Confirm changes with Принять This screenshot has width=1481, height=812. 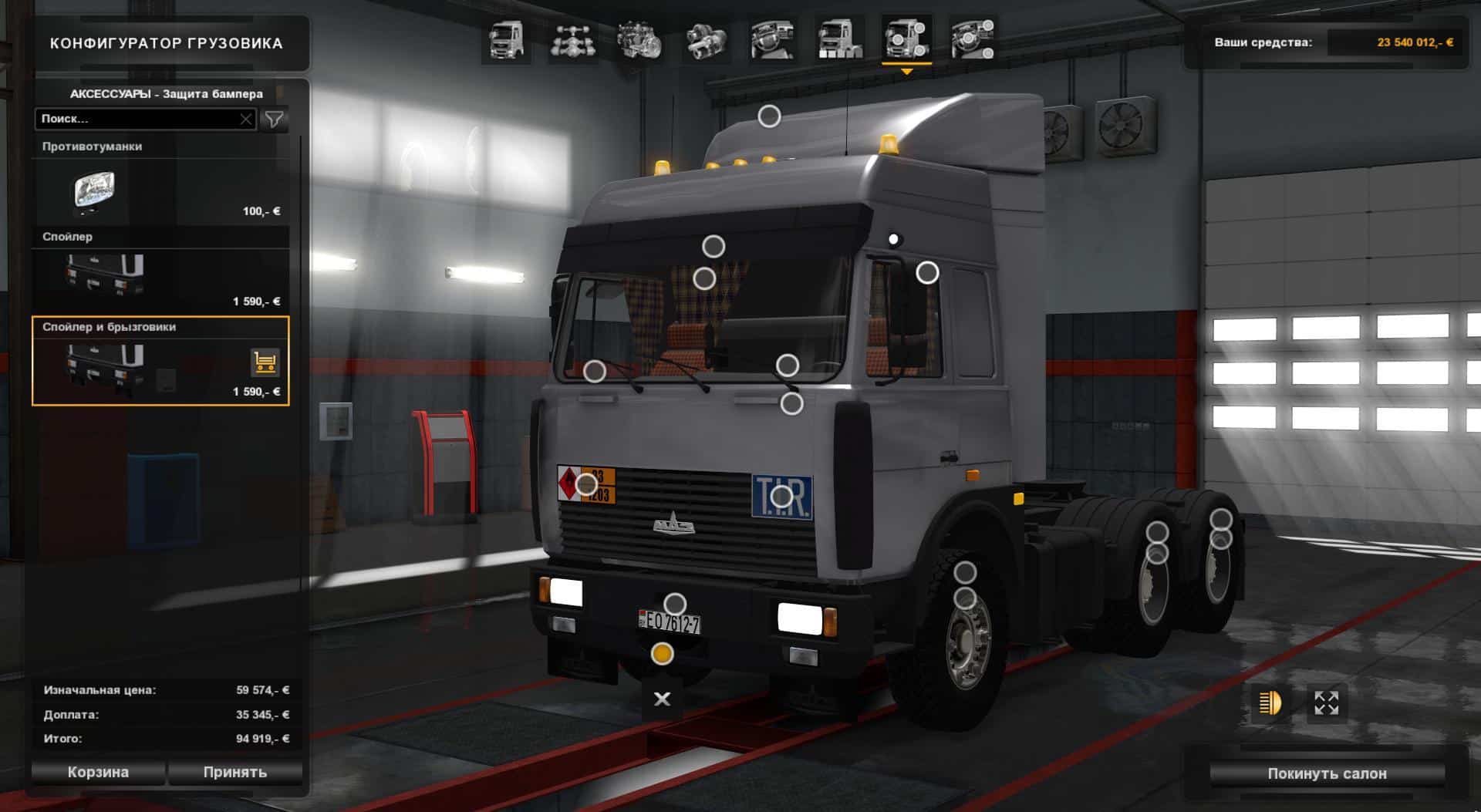235,772
